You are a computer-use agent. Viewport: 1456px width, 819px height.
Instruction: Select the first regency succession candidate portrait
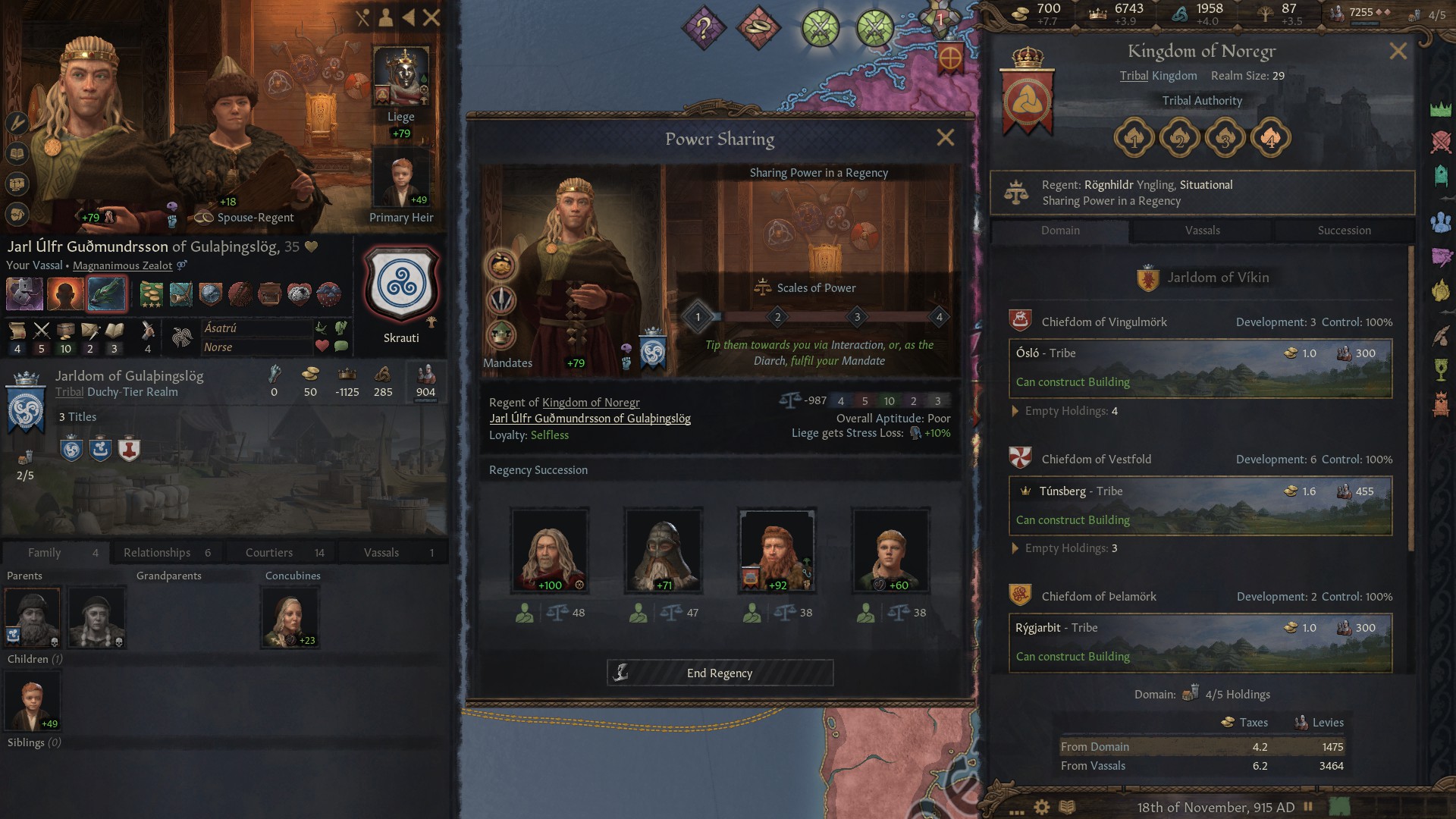[550, 549]
